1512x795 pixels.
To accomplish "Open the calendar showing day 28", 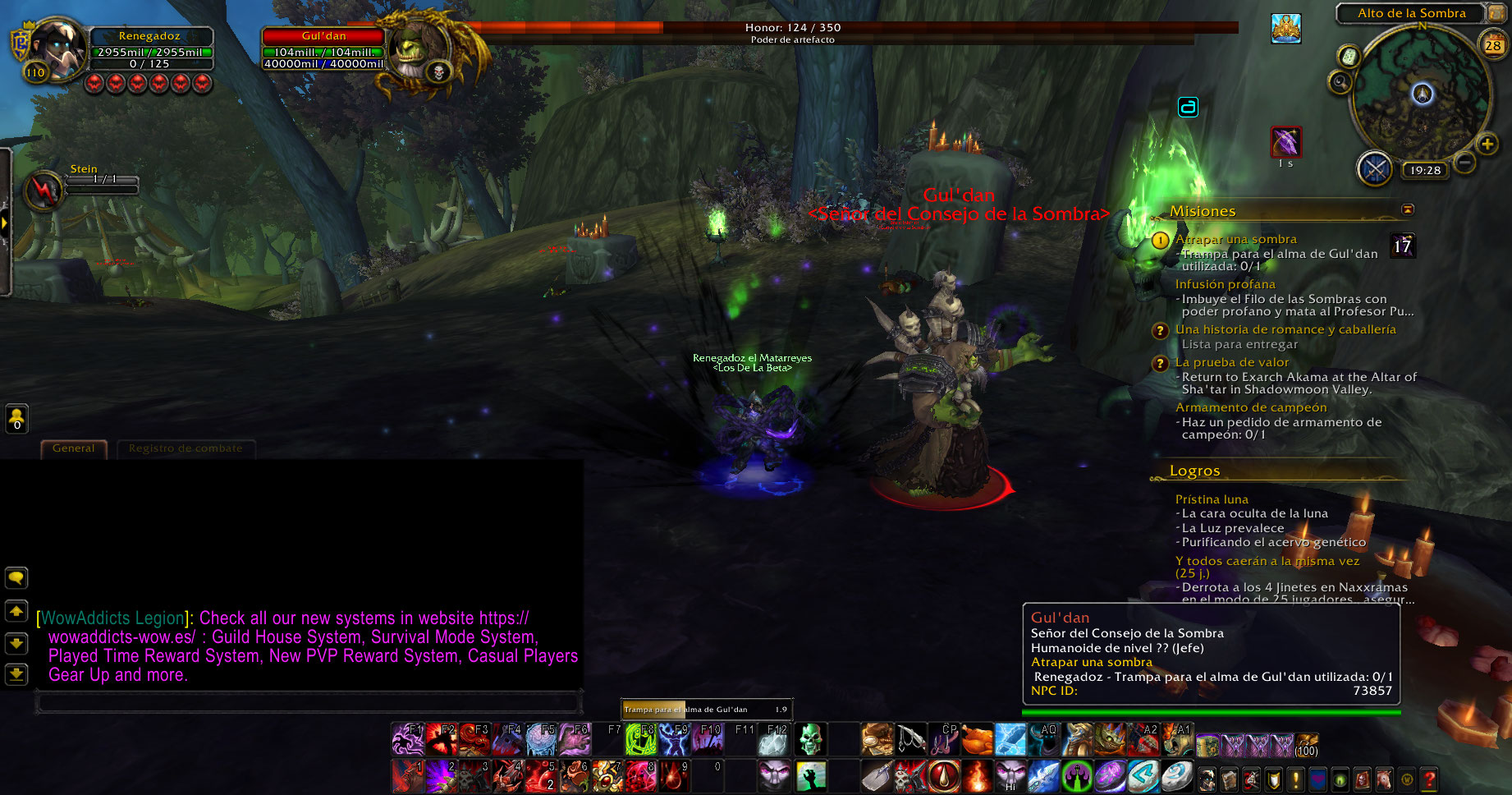I will click(x=1492, y=45).
